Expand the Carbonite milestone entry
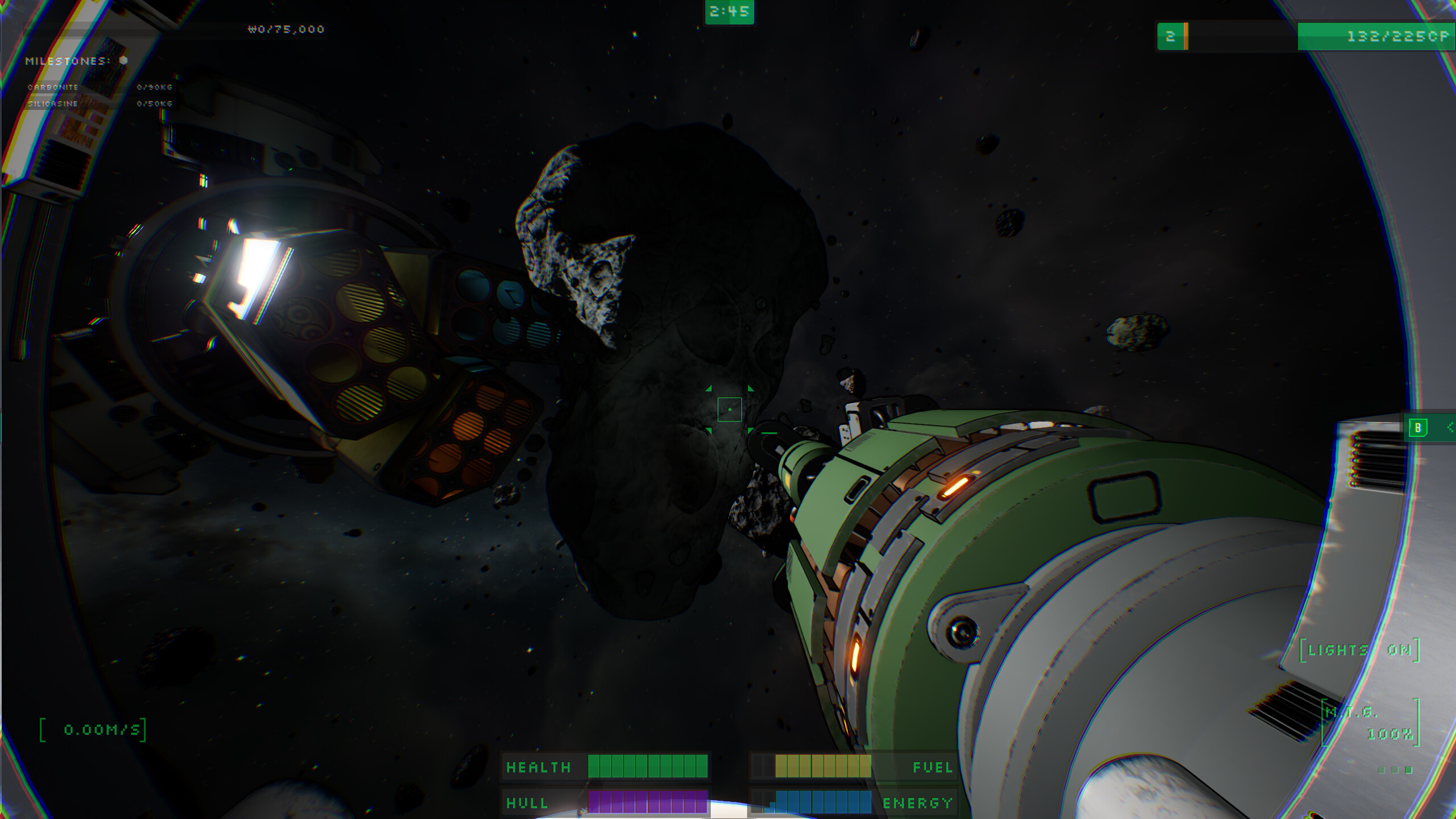Screen dimensions: 1456x819 54,87
